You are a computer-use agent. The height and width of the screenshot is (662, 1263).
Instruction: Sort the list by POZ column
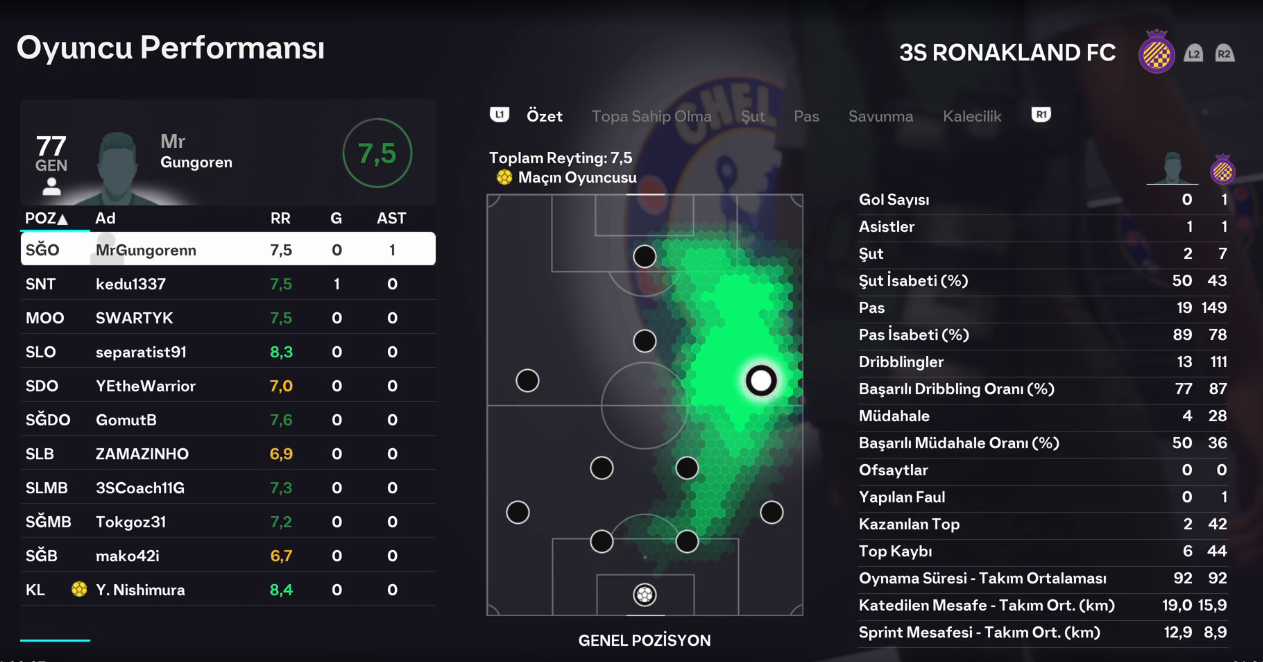[46, 218]
